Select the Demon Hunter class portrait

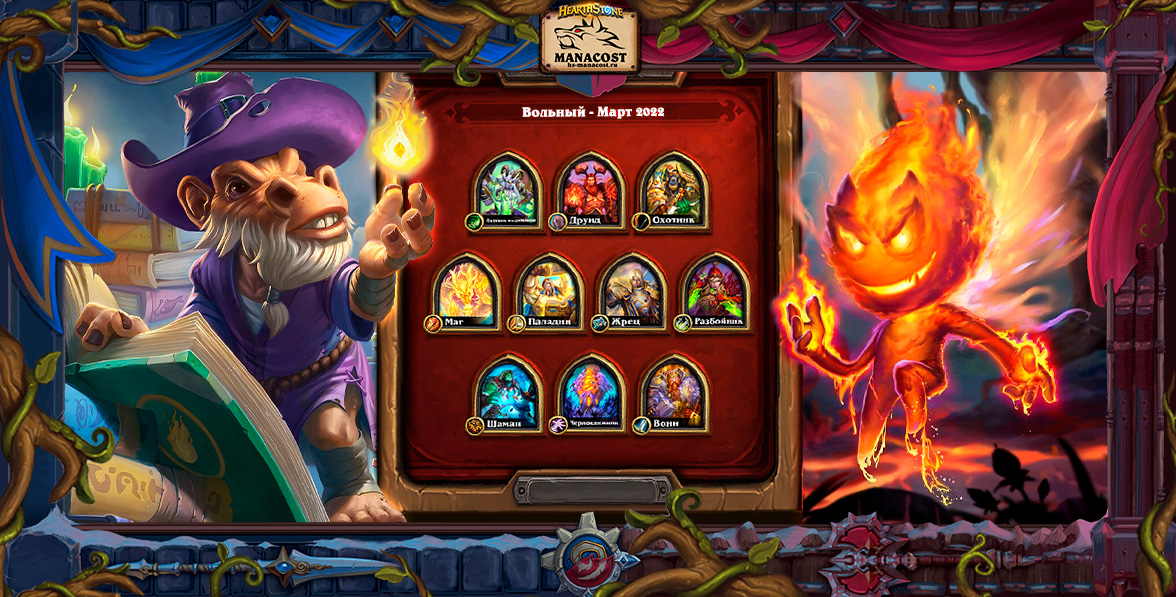[508, 191]
